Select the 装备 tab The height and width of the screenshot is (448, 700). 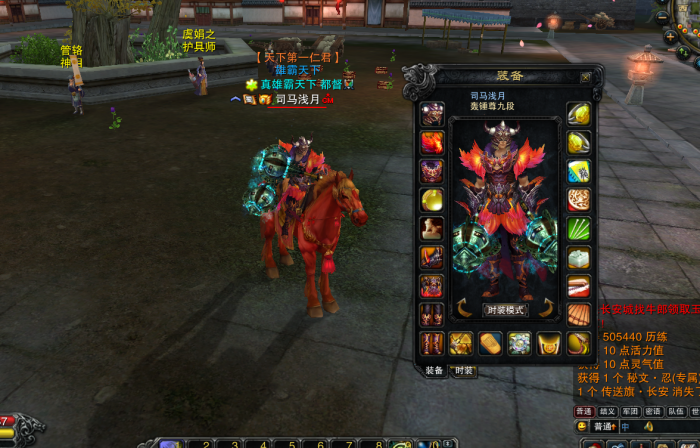[x=435, y=370]
